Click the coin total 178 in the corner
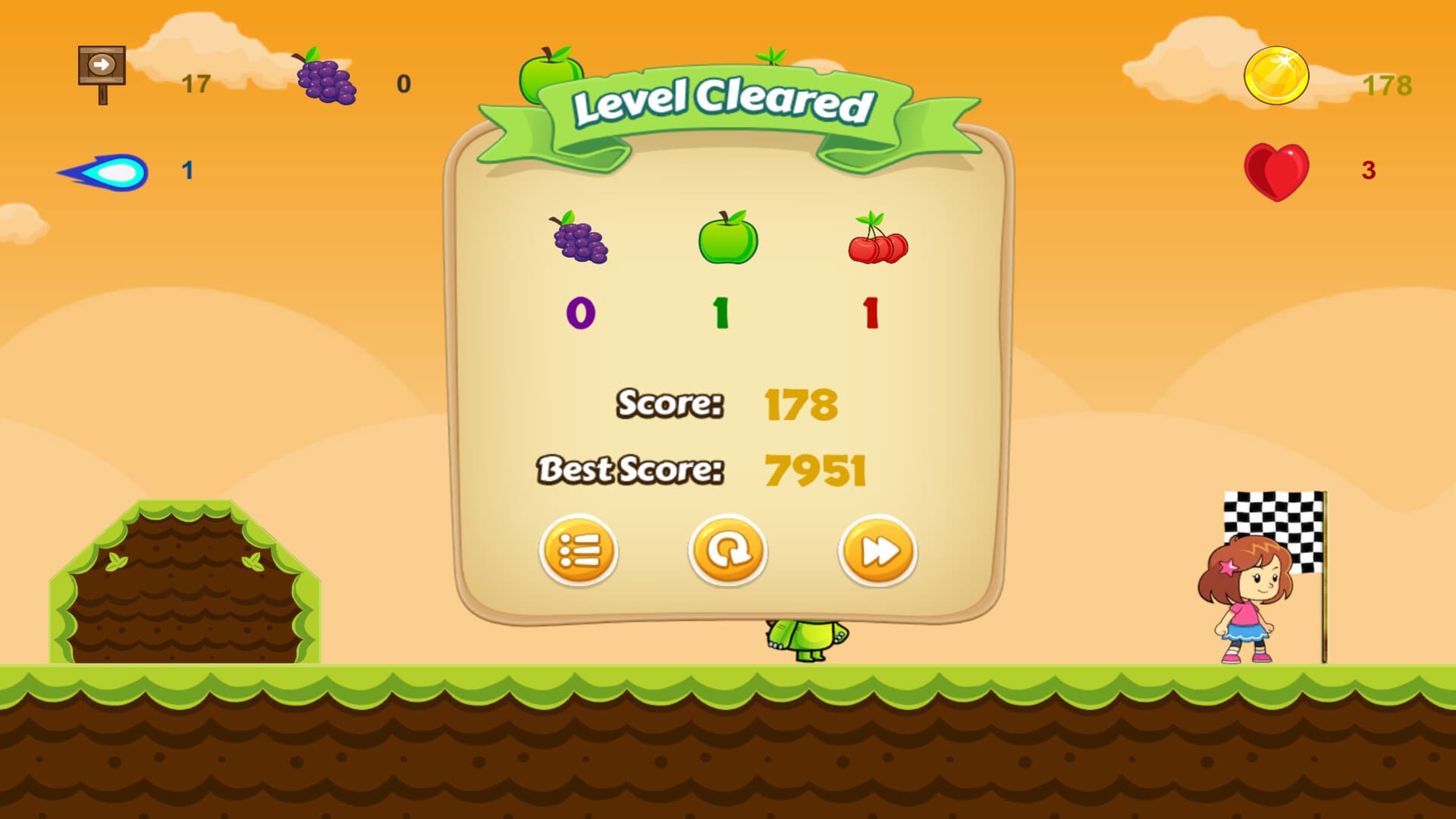The image size is (1456, 819). 1389,86
